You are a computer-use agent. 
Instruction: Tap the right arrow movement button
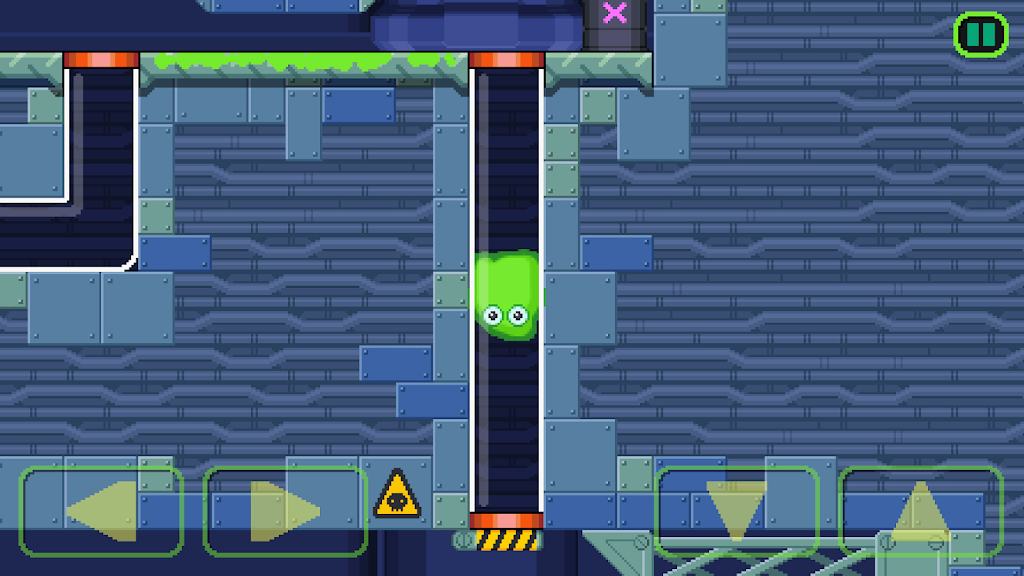tap(285, 511)
